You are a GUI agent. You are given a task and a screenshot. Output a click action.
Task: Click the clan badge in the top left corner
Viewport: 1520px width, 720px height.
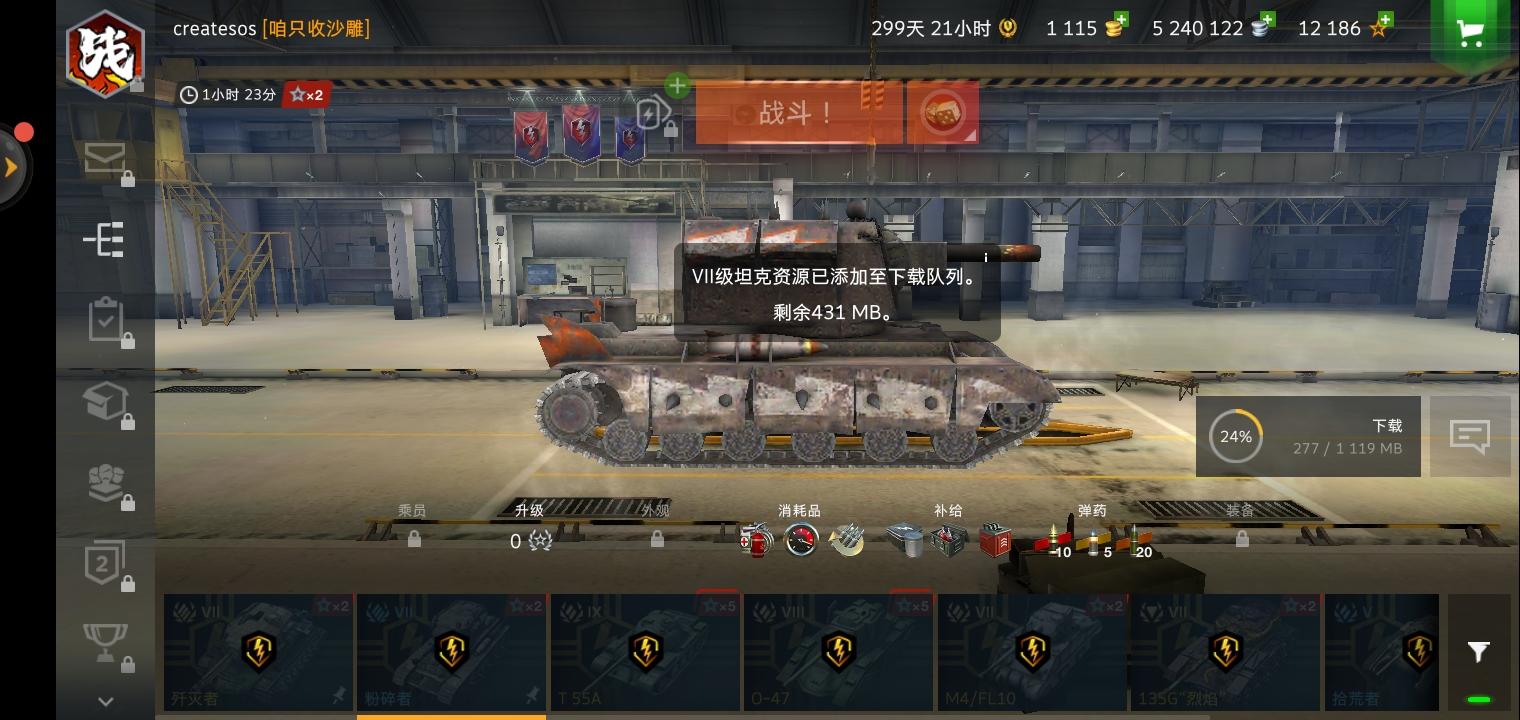(105, 53)
